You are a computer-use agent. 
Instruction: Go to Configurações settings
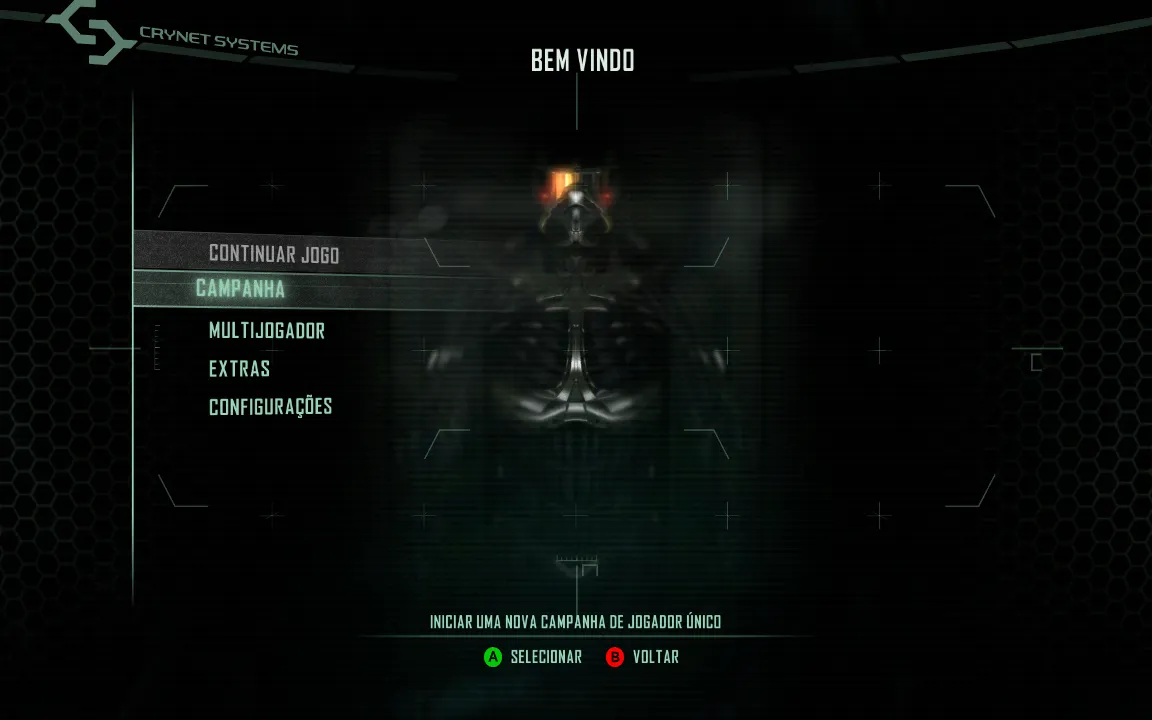tap(270, 407)
